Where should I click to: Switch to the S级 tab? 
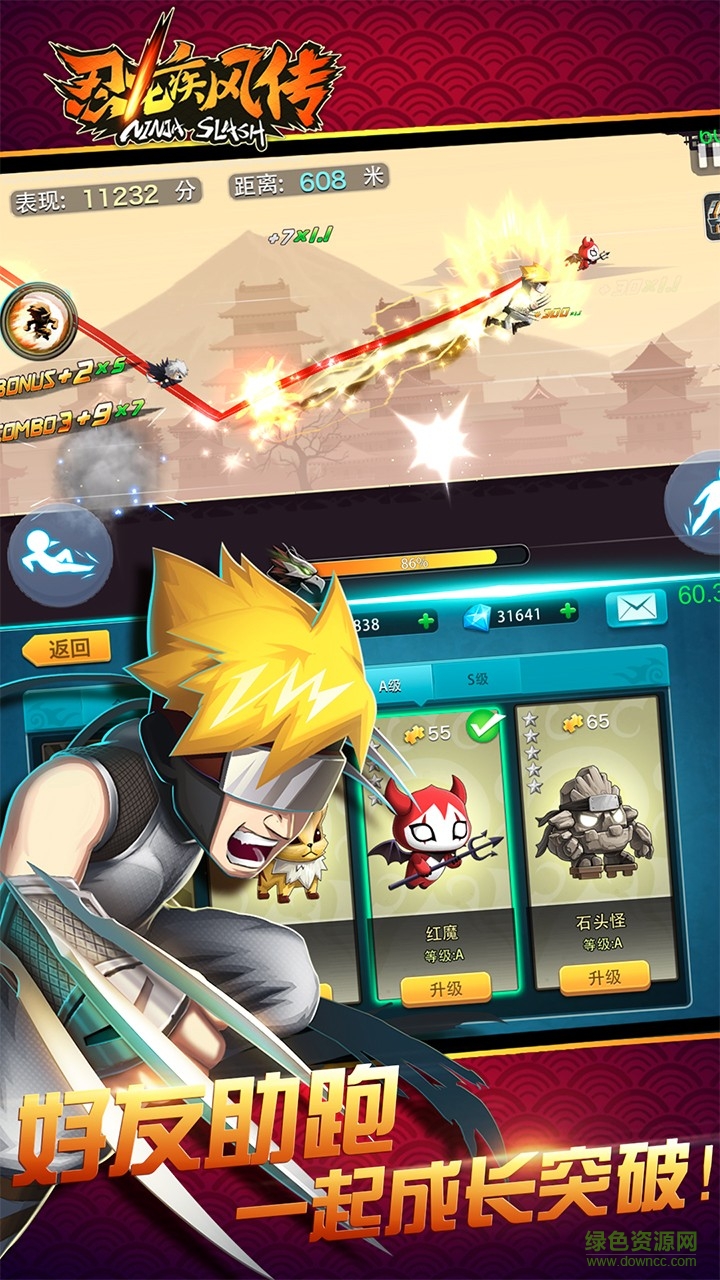477,679
